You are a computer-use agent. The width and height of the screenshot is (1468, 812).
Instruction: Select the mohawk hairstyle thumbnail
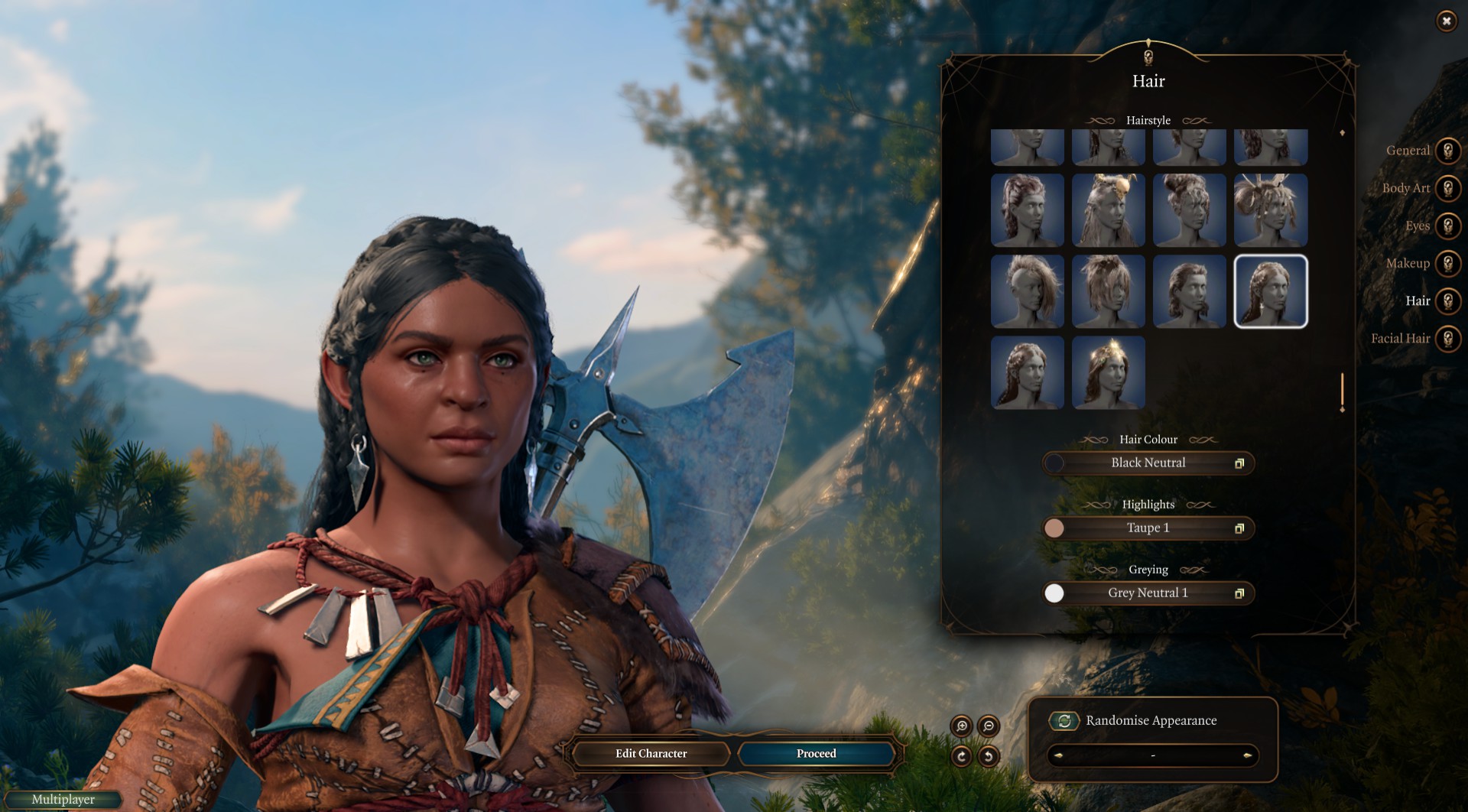1028,291
